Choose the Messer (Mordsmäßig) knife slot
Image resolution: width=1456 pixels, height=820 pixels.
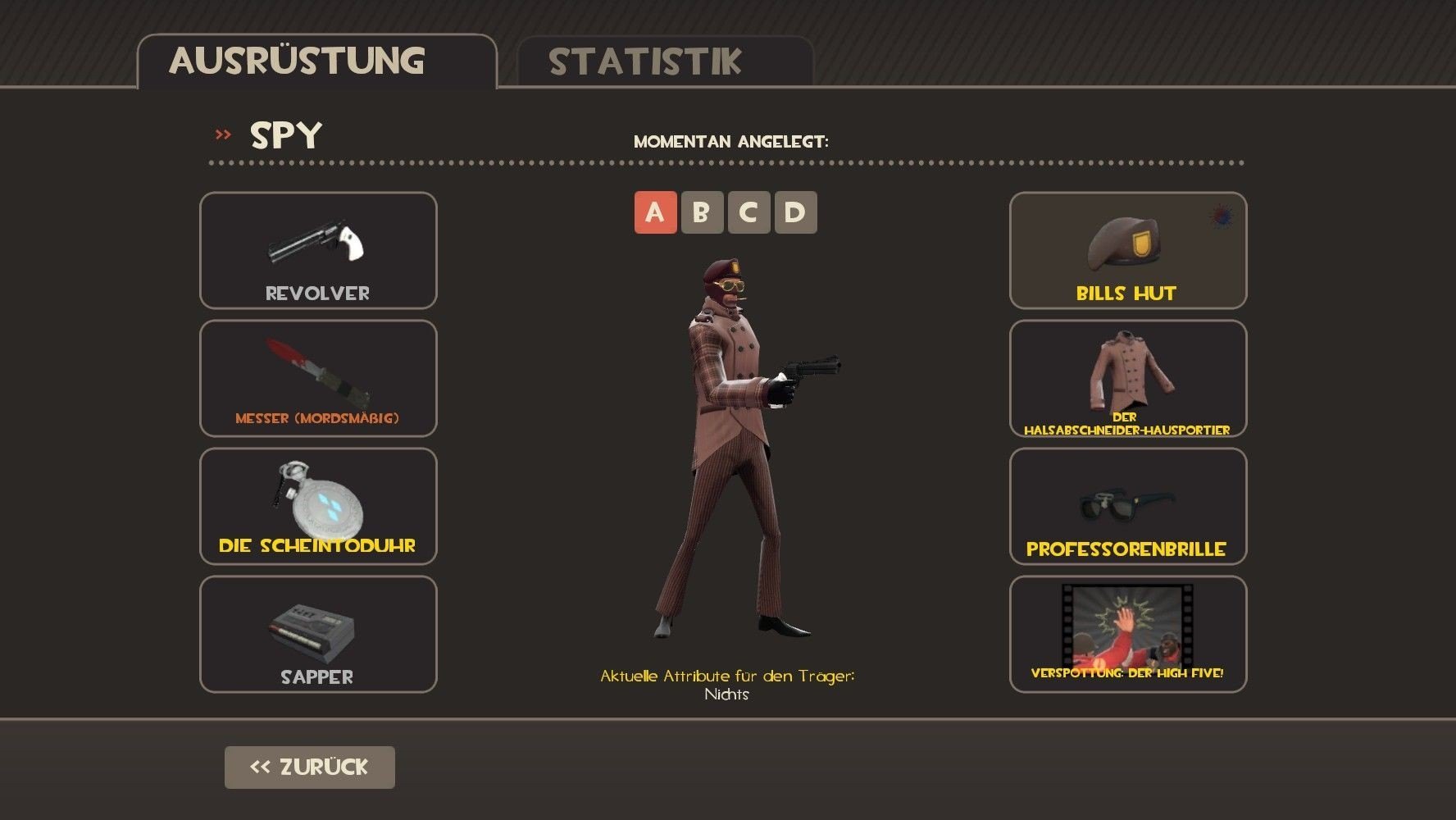(318, 378)
